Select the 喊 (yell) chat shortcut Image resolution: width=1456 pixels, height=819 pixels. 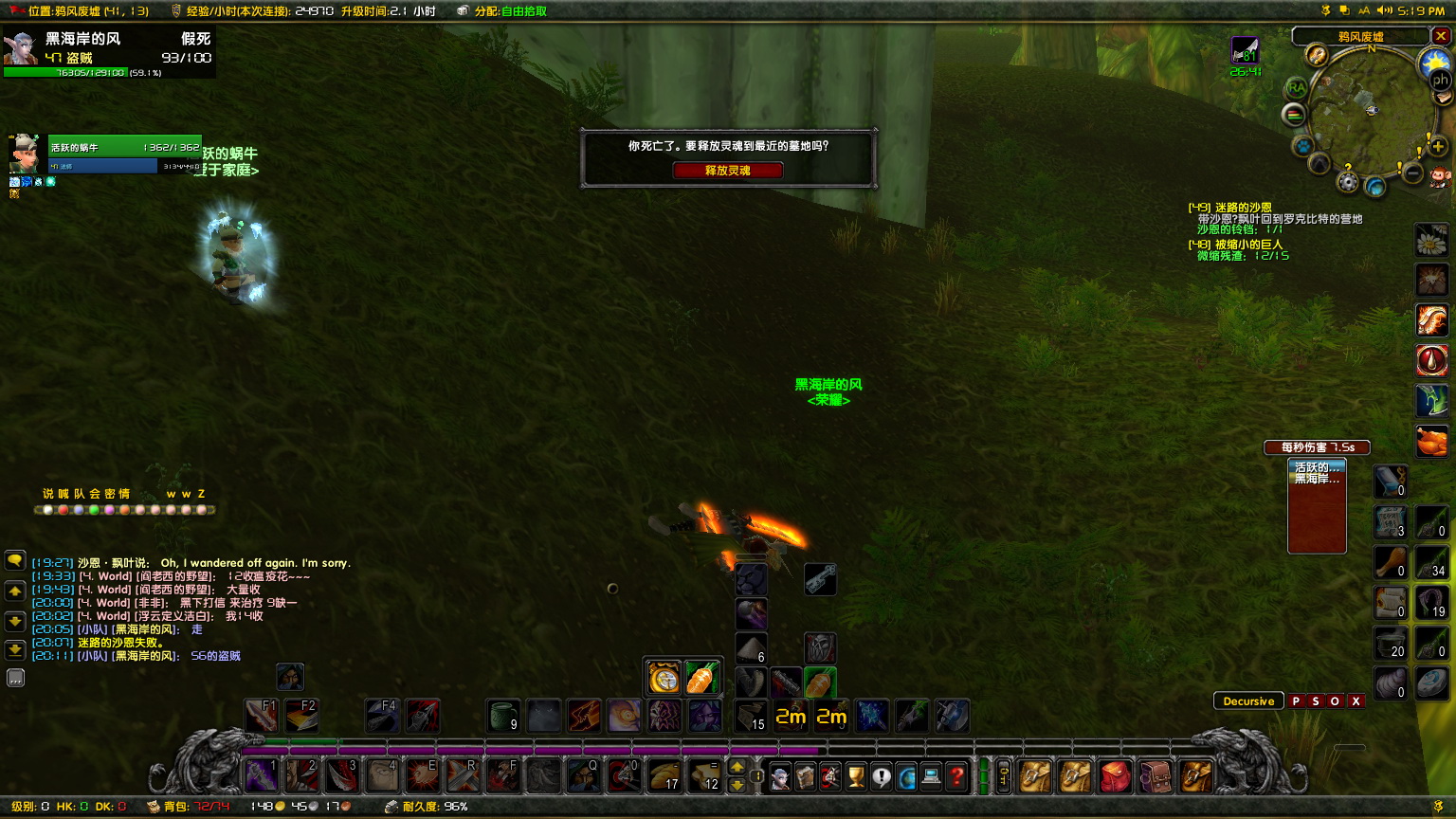point(64,493)
